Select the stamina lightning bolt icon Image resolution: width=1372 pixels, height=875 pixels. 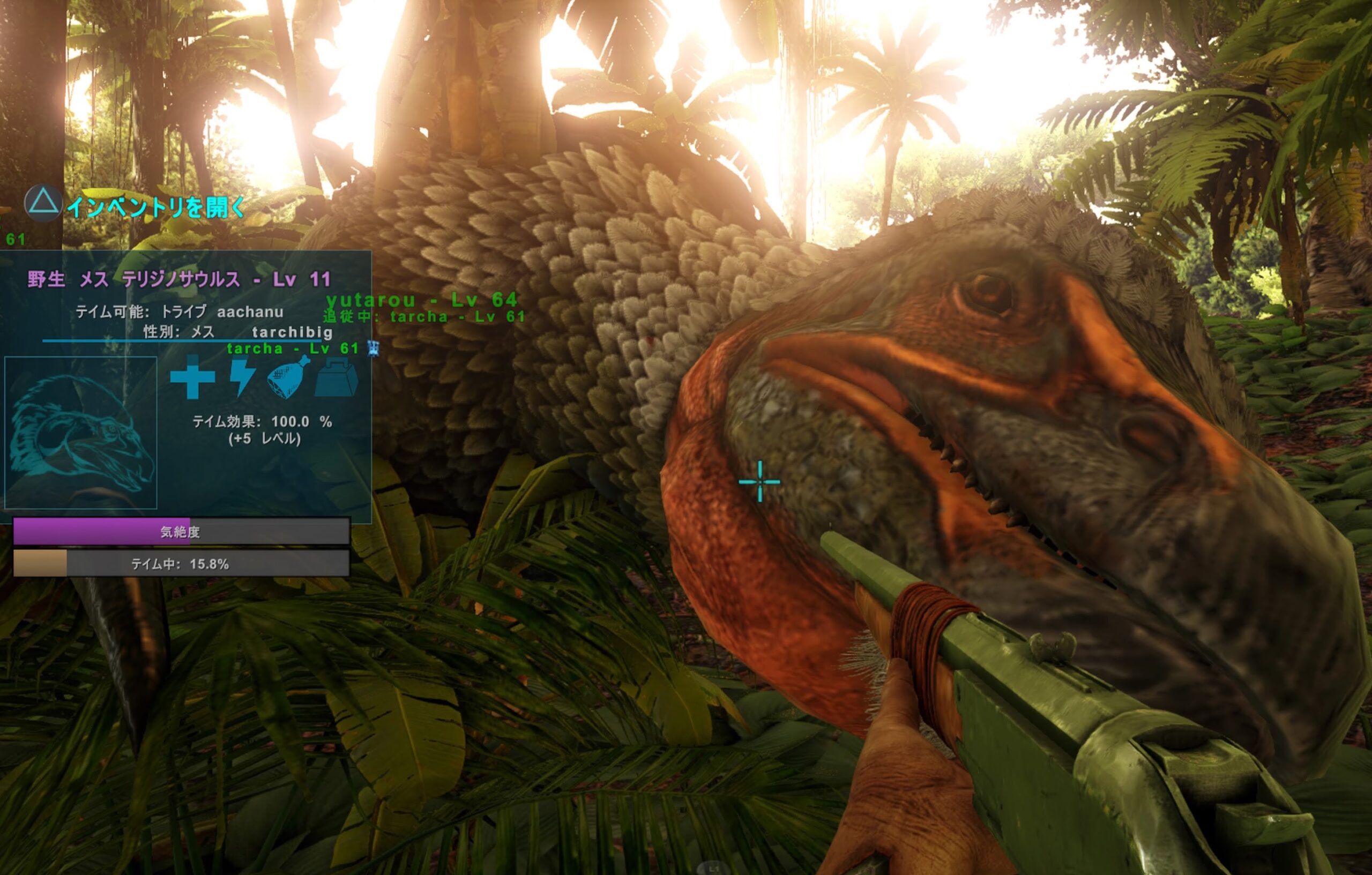pyautogui.click(x=242, y=377)
